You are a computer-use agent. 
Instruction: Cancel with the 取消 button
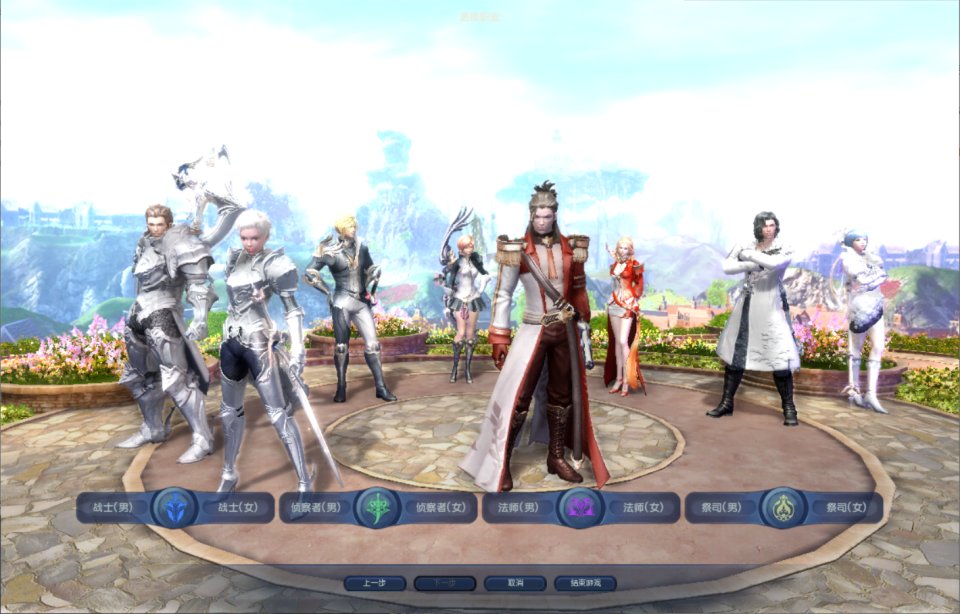tap(515, 583)
